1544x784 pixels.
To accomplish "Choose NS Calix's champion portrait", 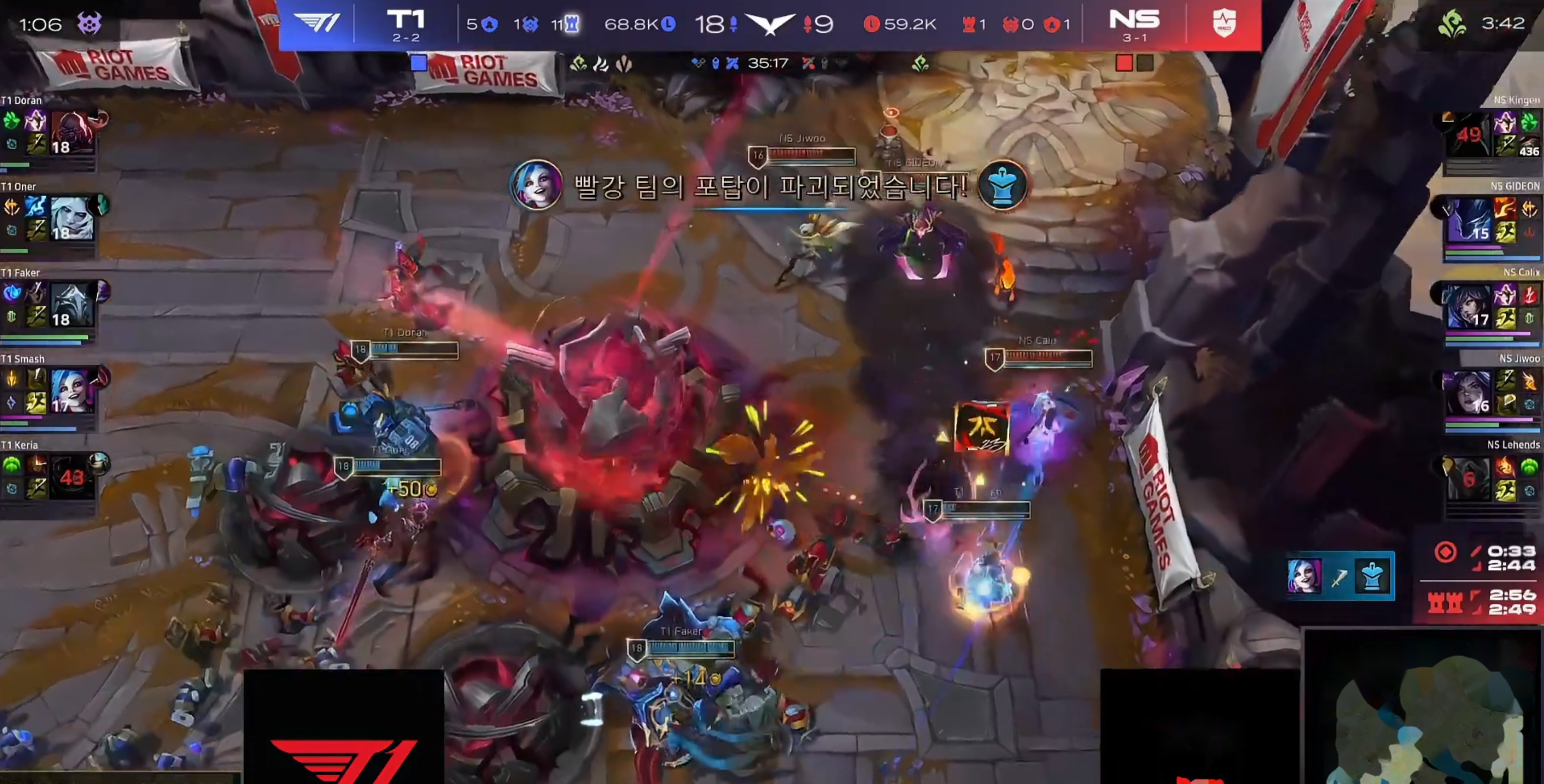I will coord(1469,306).
